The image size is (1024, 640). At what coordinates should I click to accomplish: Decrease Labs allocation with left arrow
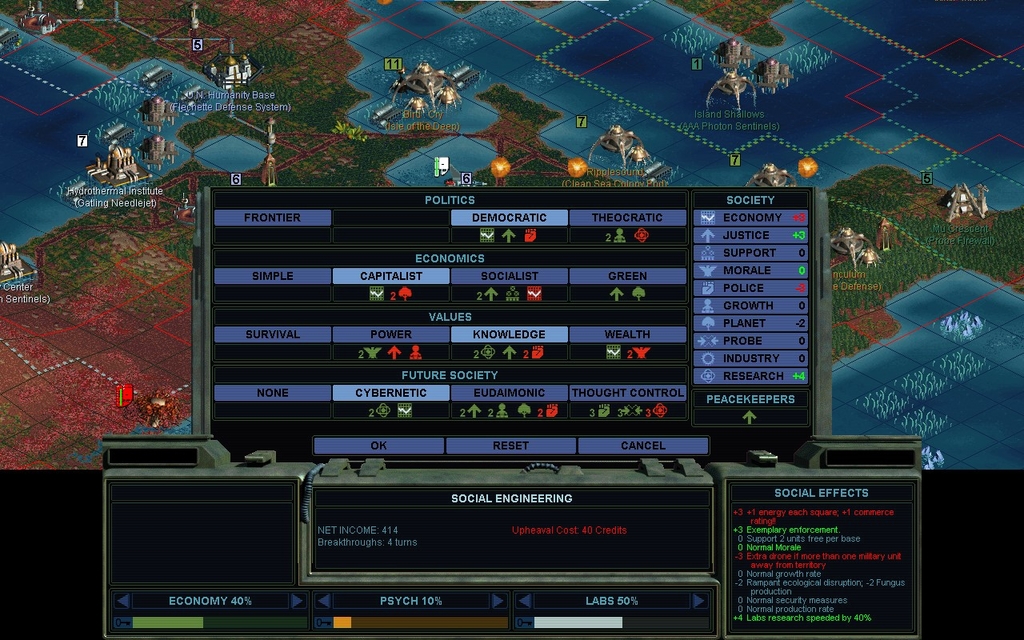(523, 601)
